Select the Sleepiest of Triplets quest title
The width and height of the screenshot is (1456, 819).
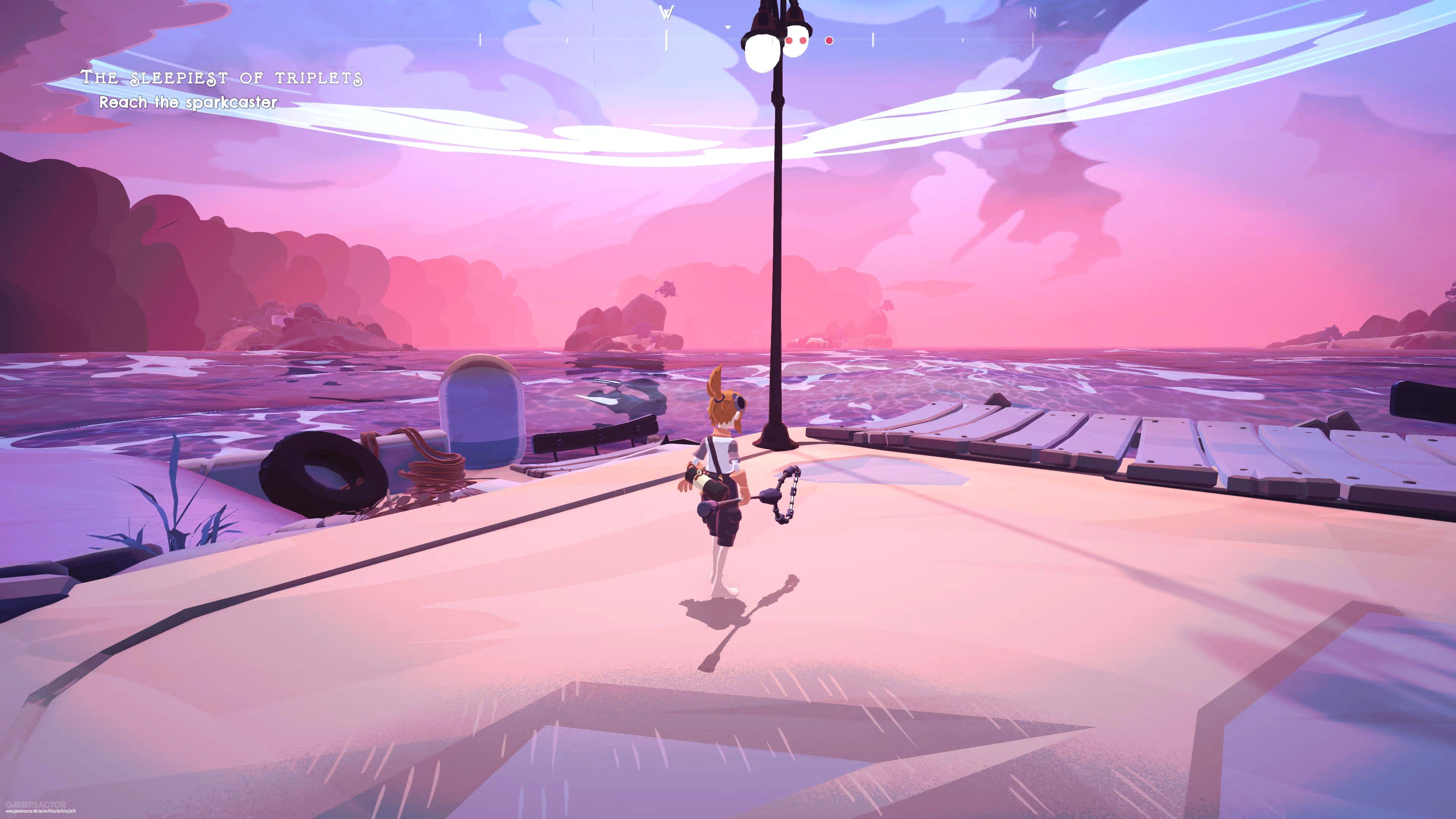(221, 77)
